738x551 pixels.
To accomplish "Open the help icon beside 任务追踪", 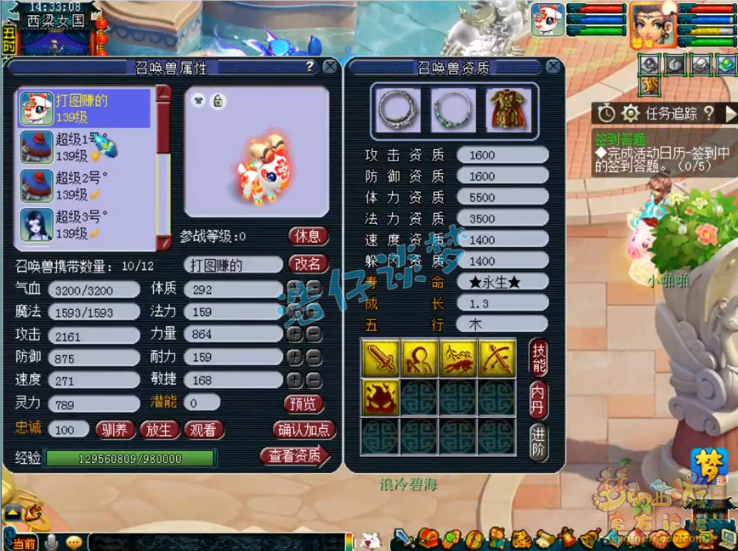I will [x=709, y=114].
